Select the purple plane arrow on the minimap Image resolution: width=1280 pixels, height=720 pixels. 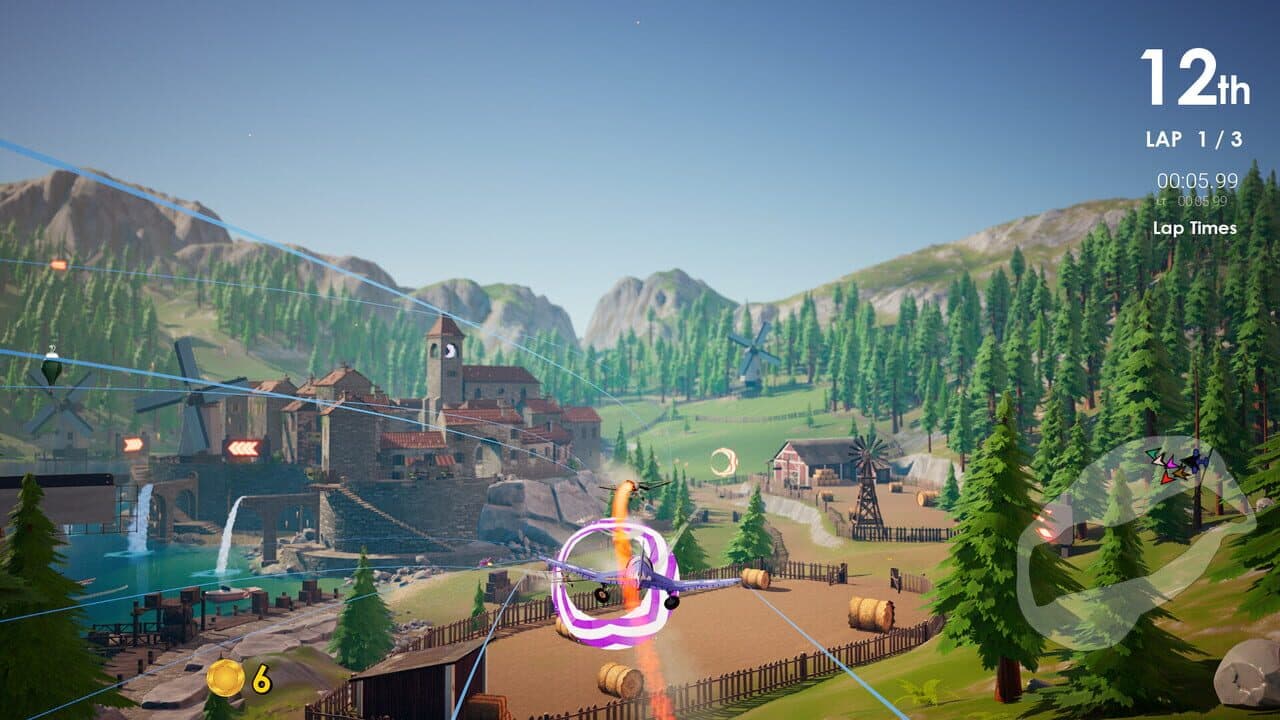(x=1172, y=464)
